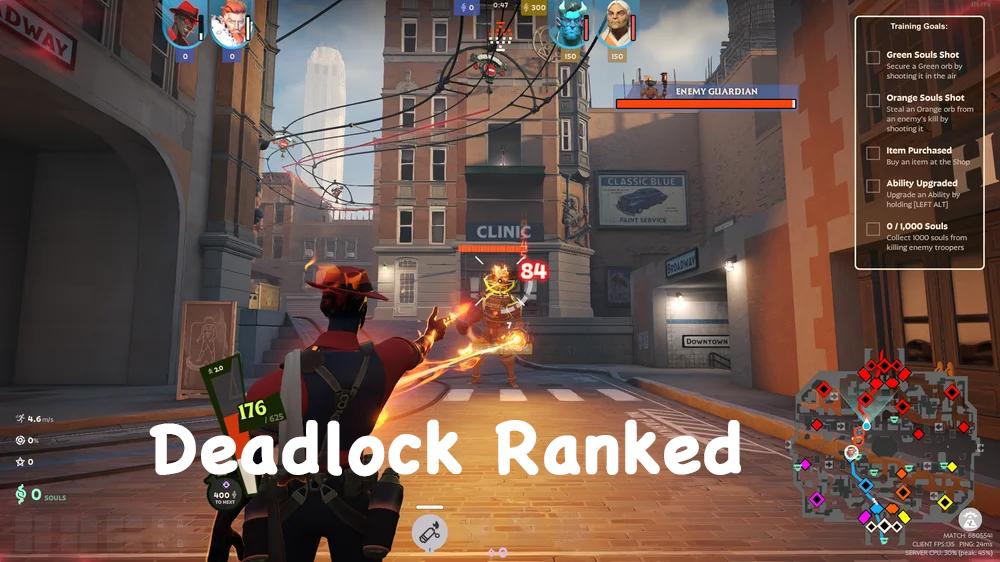The height and width of the screenshot is (562, 1000).
Task: Select the blue horned enemy hero portrait
Action: [x=571, y=23]
